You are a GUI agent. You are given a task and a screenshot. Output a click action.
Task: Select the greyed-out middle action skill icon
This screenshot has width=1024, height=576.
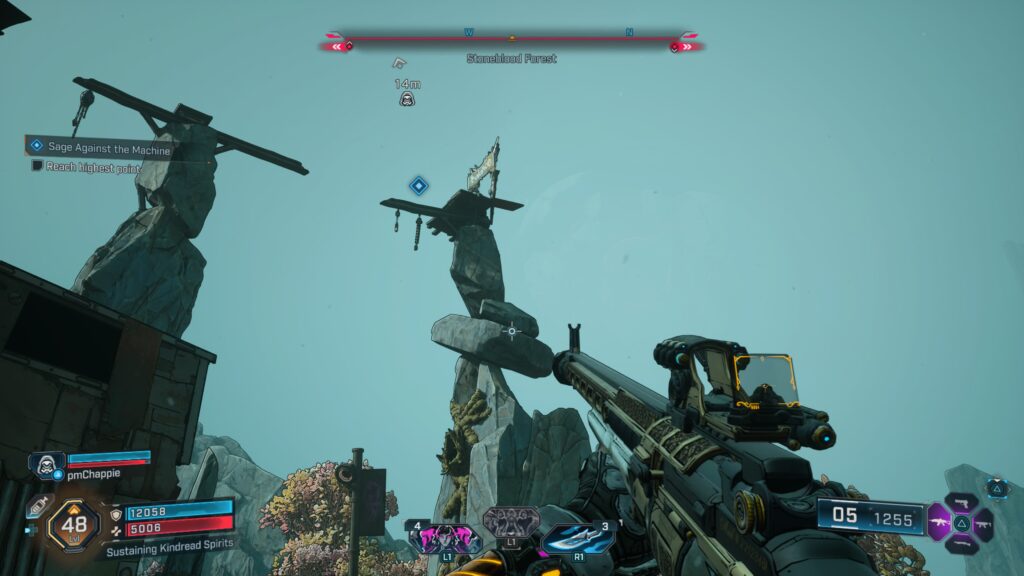[x=511, y=521]
